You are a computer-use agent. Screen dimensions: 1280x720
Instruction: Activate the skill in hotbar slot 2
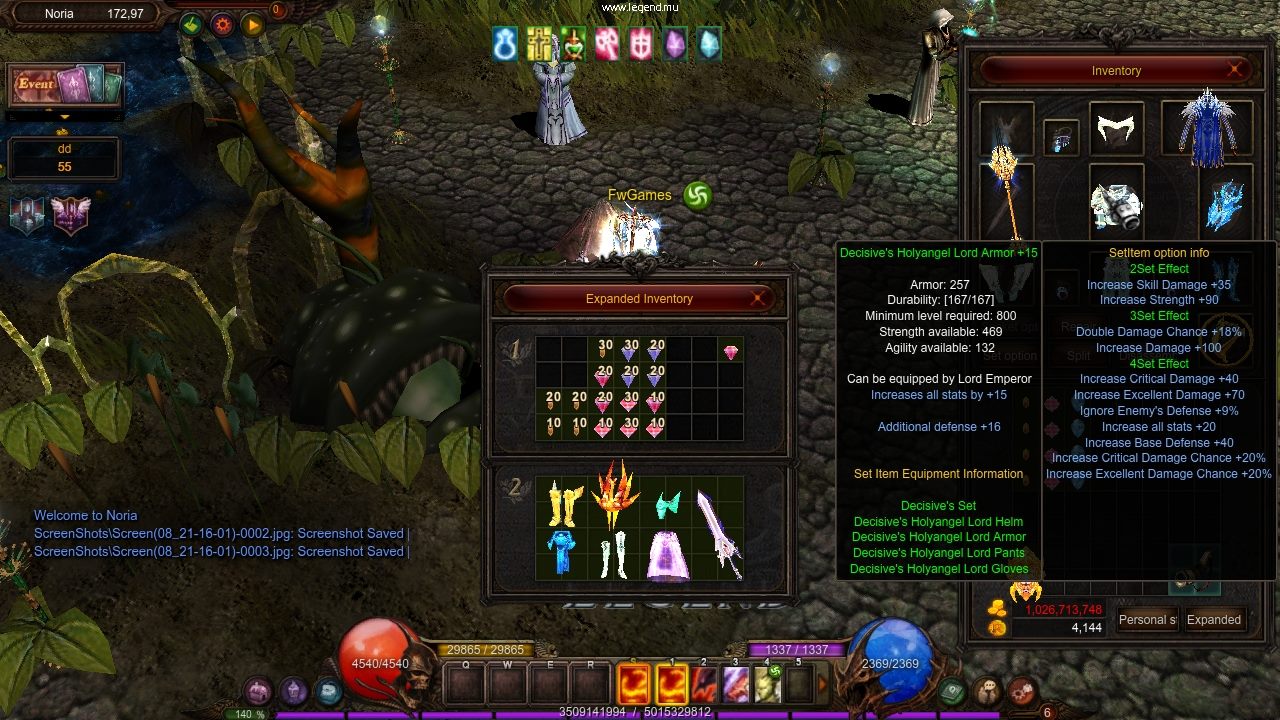tap(704, 685)
